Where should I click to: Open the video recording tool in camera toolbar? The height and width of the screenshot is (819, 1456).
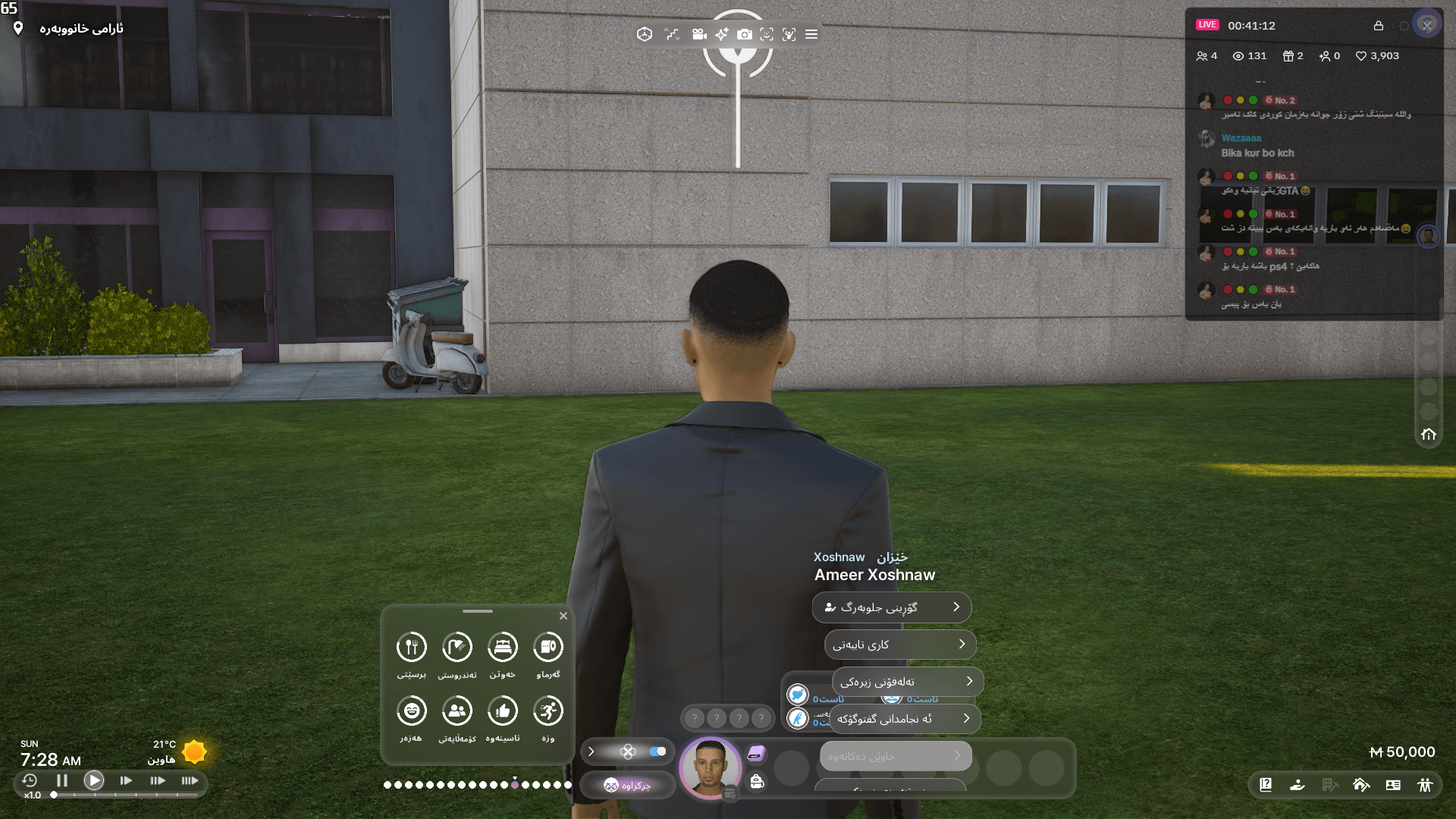point(698,34)
